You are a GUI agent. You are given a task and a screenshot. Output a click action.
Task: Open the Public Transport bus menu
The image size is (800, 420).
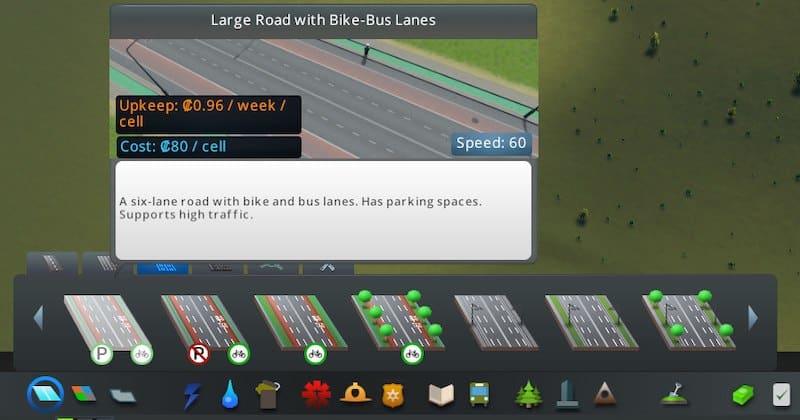pyautogui.click(x=479, y=394)
